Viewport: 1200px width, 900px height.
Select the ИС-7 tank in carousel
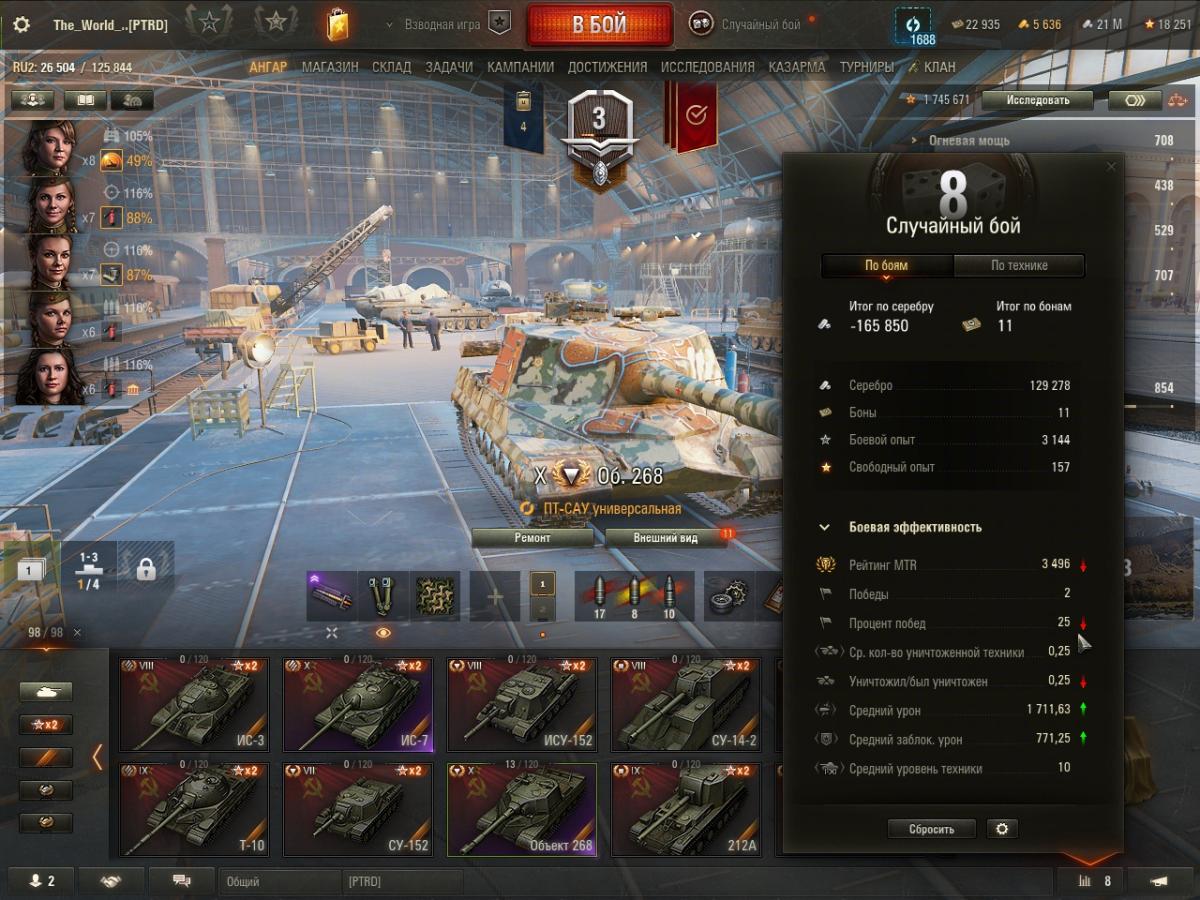pos(357,704)
